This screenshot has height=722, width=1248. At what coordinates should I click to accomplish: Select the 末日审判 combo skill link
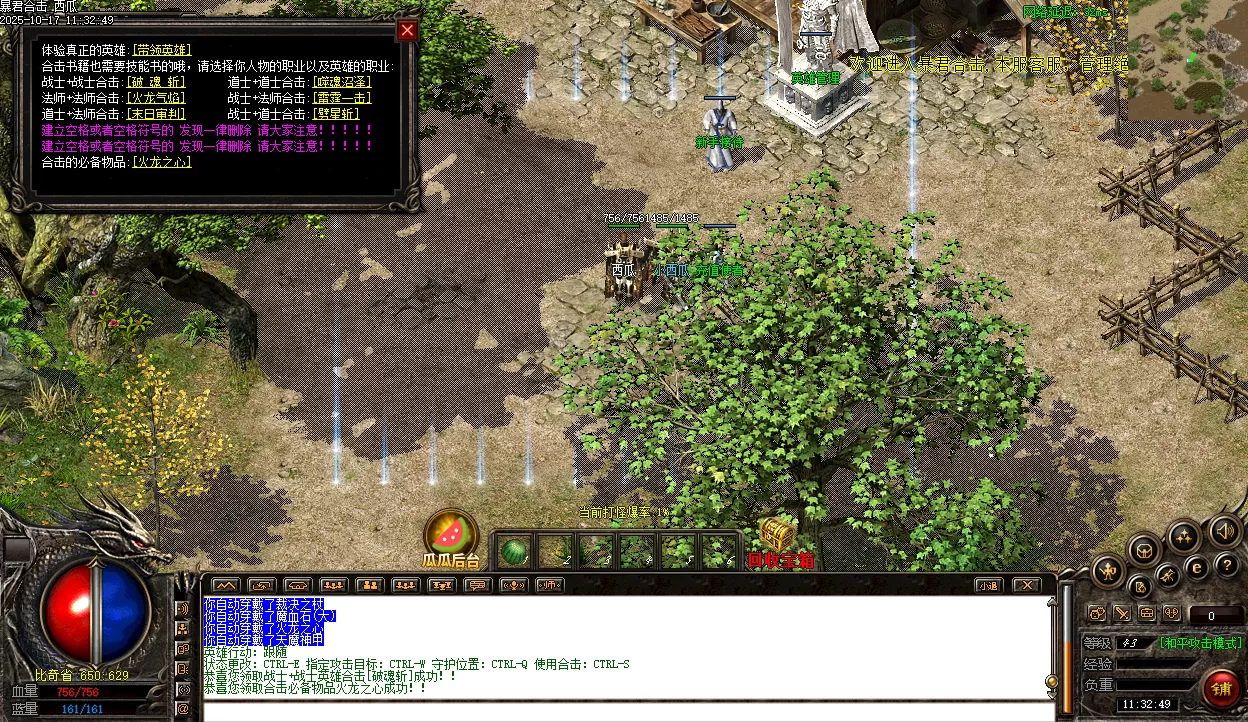[156, 114]
